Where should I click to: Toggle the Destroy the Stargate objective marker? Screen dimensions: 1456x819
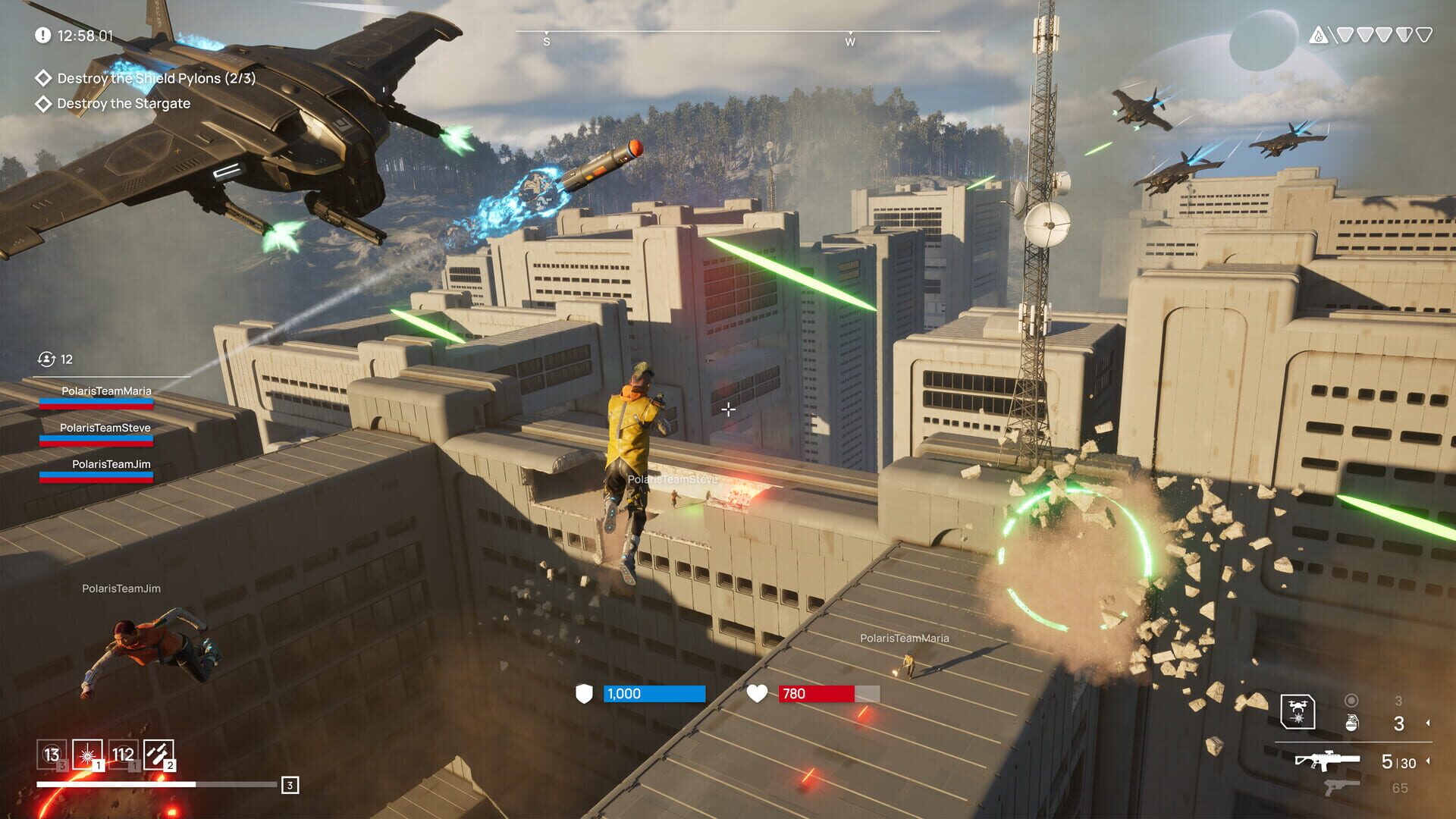[43, 104]
